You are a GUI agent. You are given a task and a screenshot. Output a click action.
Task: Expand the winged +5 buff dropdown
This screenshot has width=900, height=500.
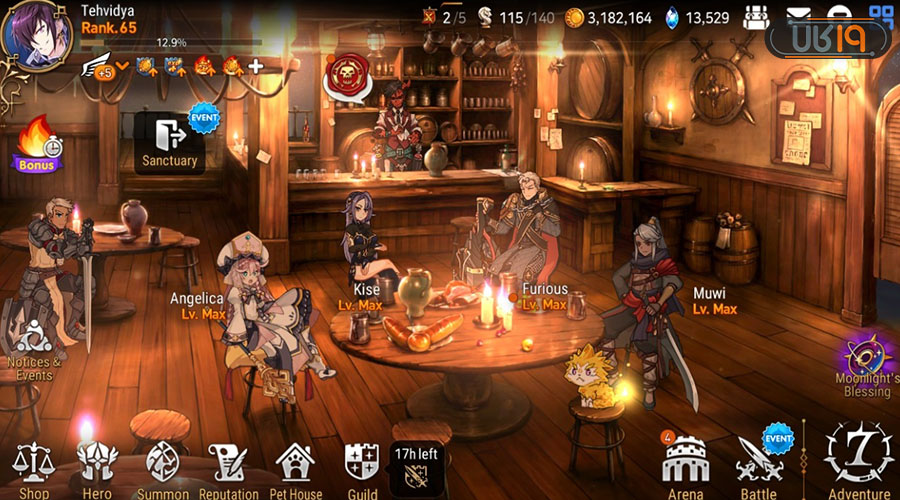point(109,67)
